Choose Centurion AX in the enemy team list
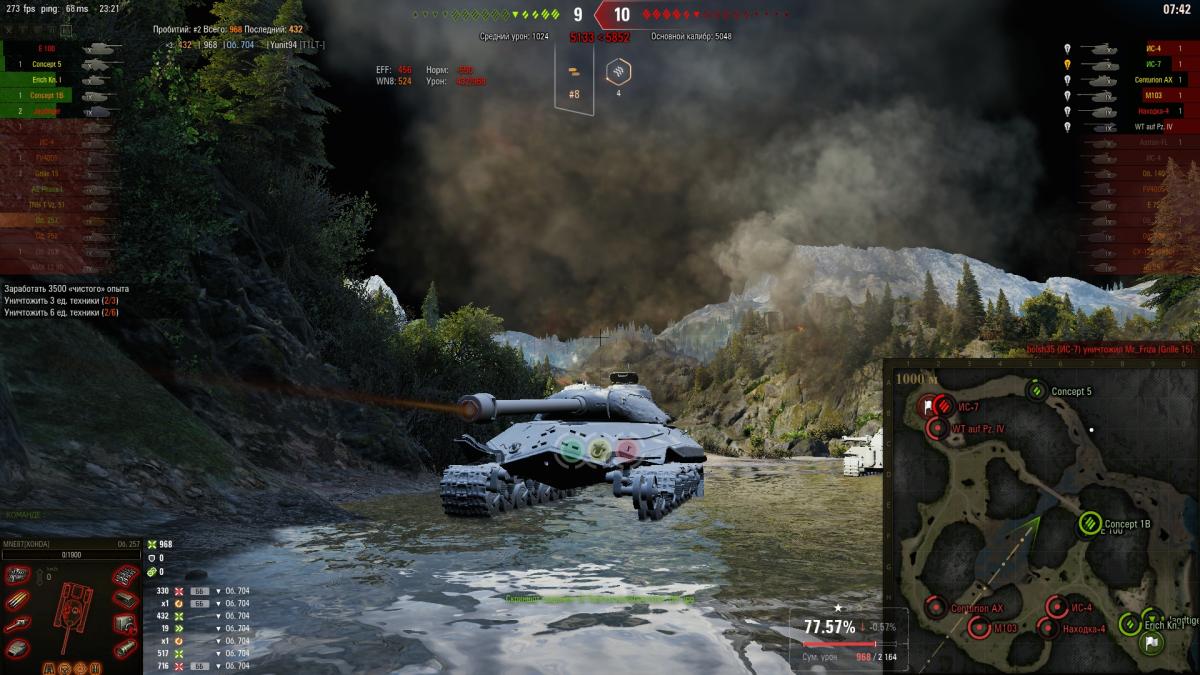 click(1153, 80)
